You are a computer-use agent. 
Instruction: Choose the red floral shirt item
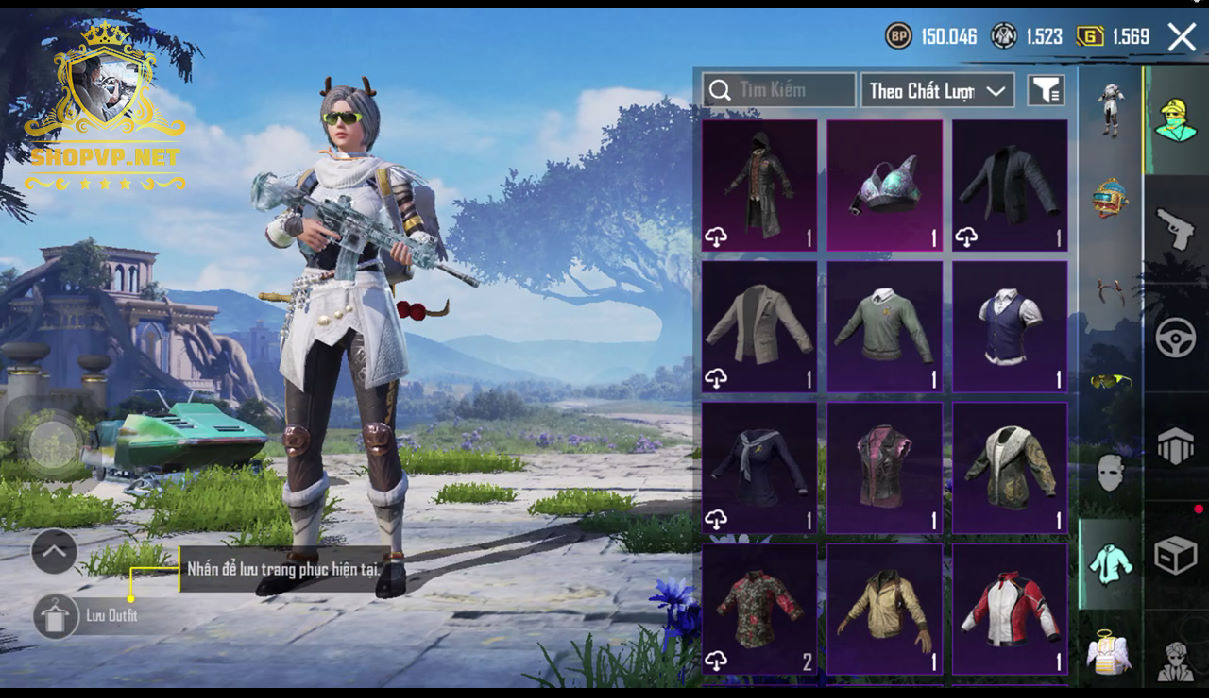pyautogui.click(x=759, y=609)
